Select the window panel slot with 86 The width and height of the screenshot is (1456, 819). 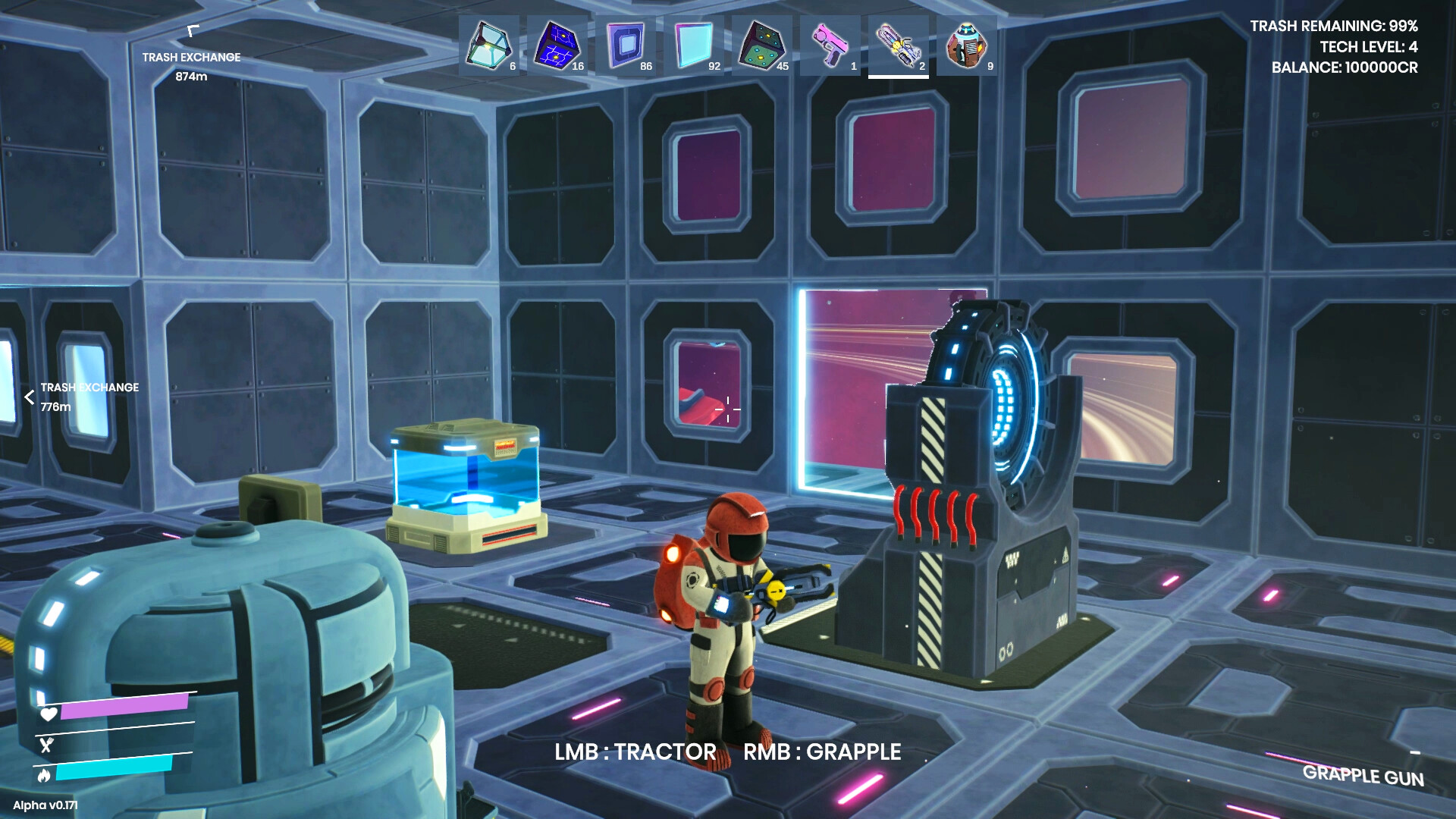[x=625, y=45]
